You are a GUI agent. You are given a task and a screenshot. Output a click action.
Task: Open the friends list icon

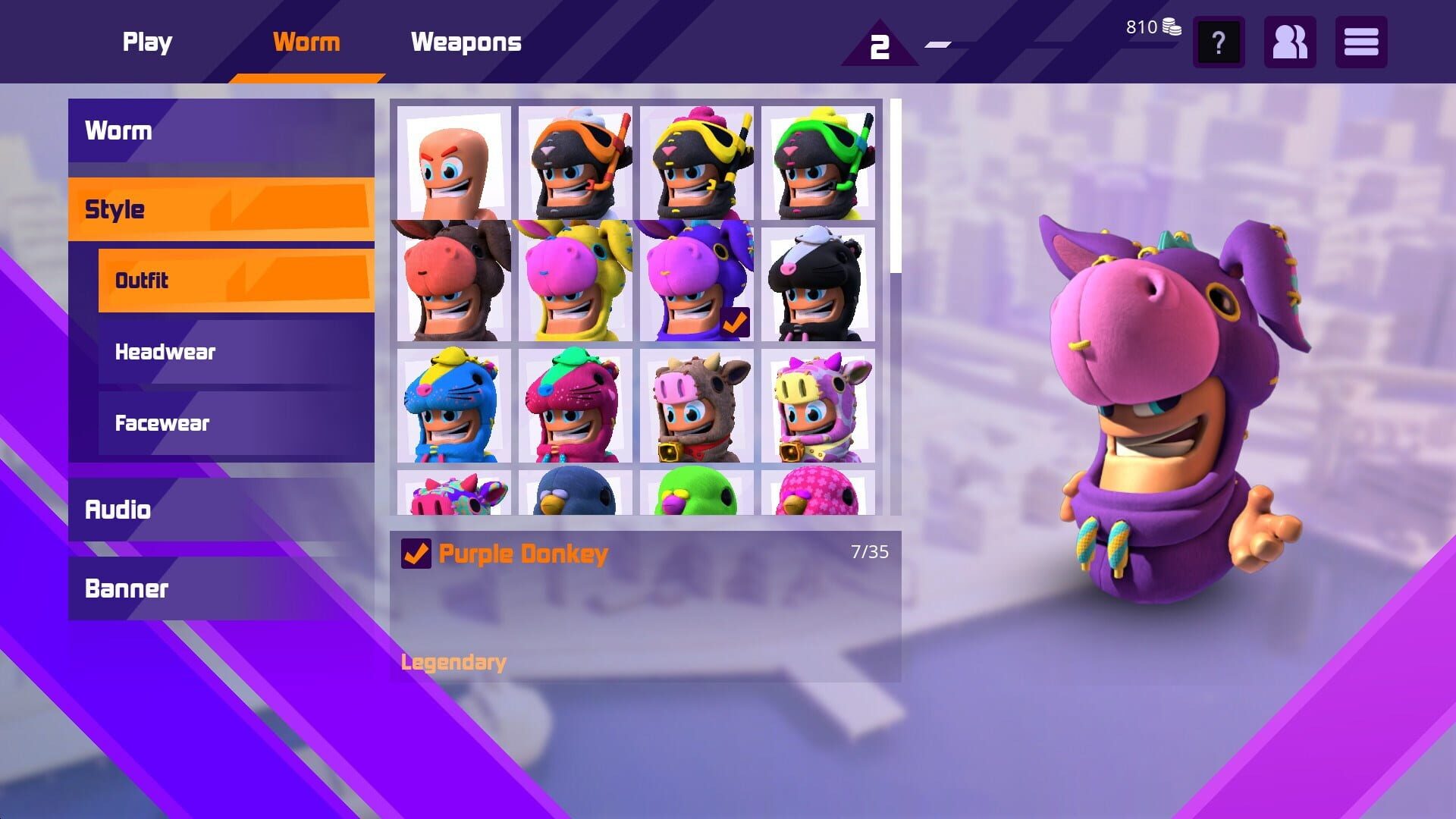click(x=1289, y=43)
